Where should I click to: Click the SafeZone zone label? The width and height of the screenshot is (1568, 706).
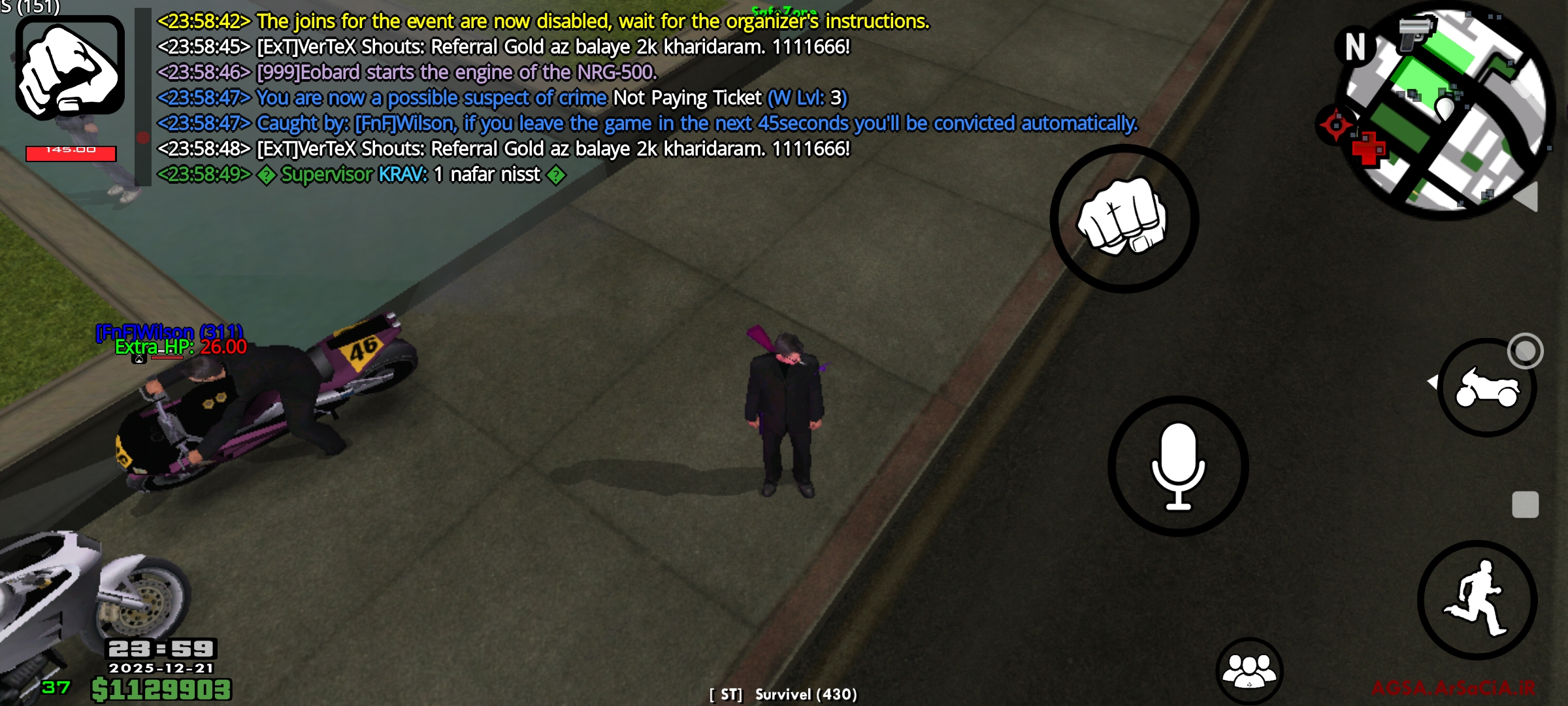tap(784, 11)
